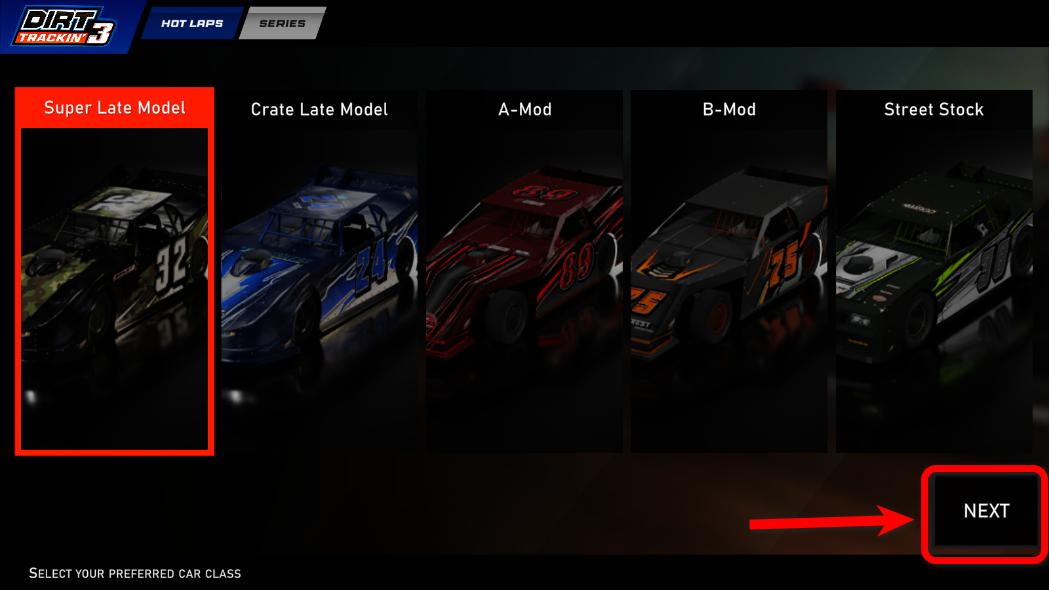
Task: Click the NEXT button
Action: [986, 511]
